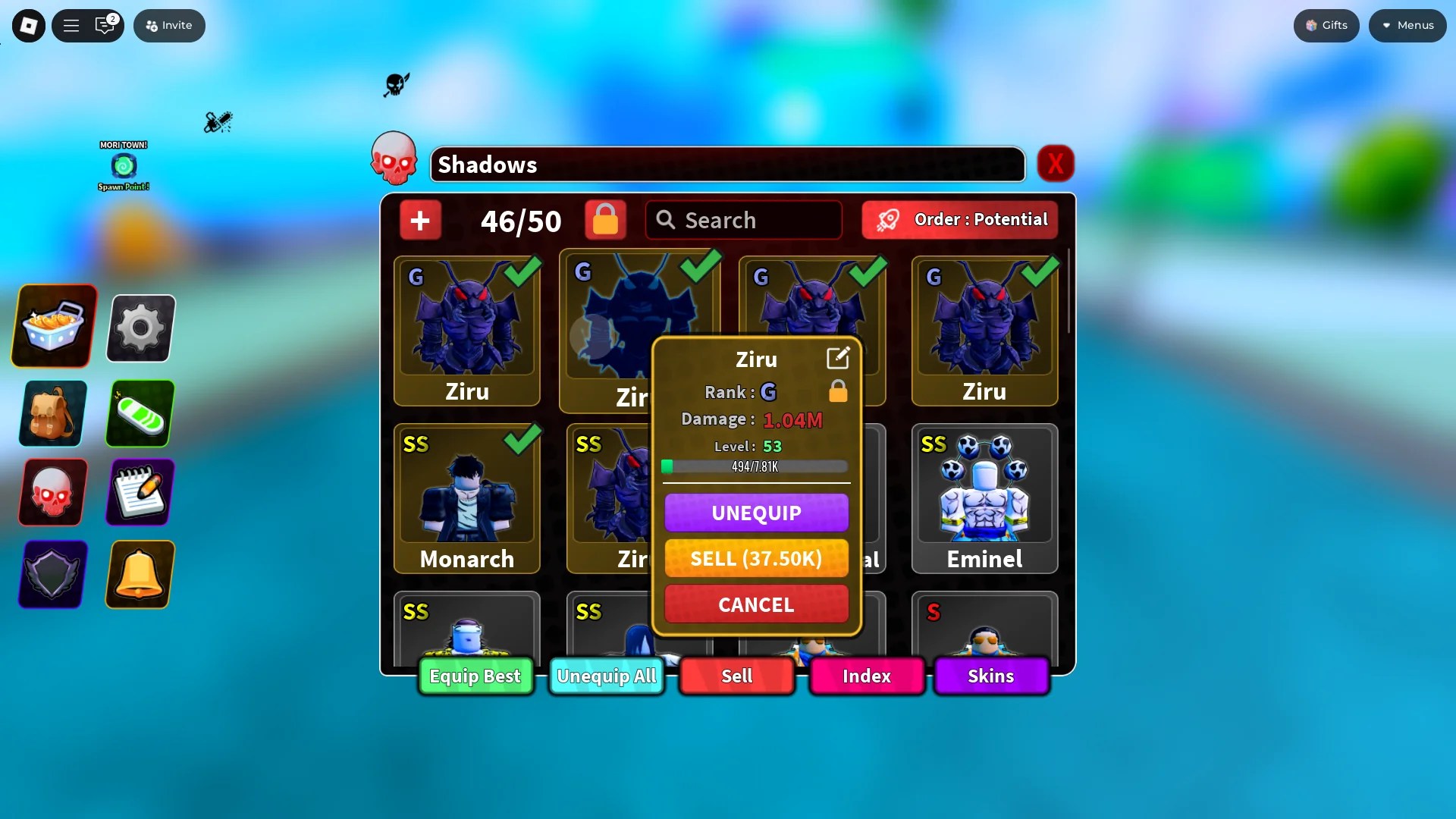Toggle the inventory lock padlock
This screenshot has width=1456, height=819.
pyautogui.click(x=604, y=220)
